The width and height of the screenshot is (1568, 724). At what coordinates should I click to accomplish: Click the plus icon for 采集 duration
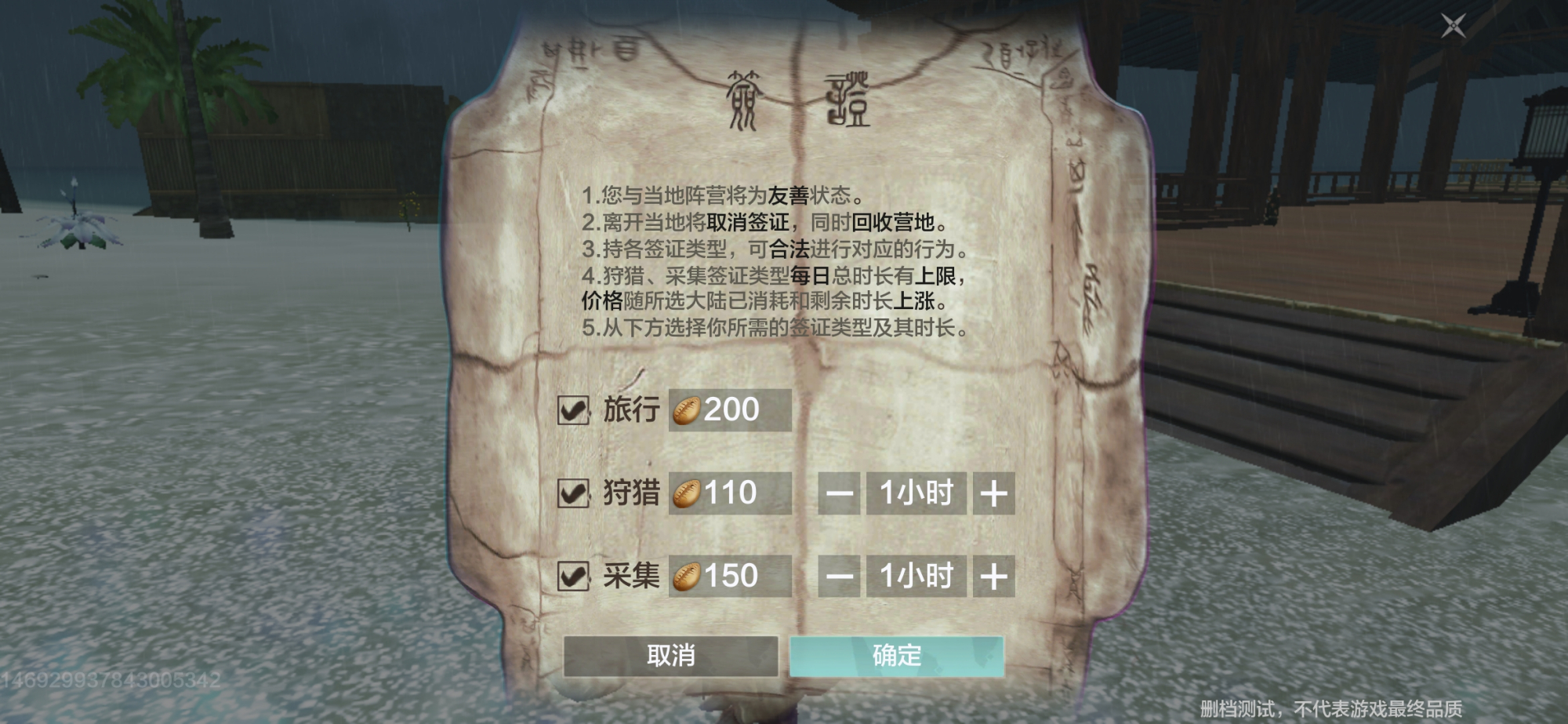coord(994,577)
